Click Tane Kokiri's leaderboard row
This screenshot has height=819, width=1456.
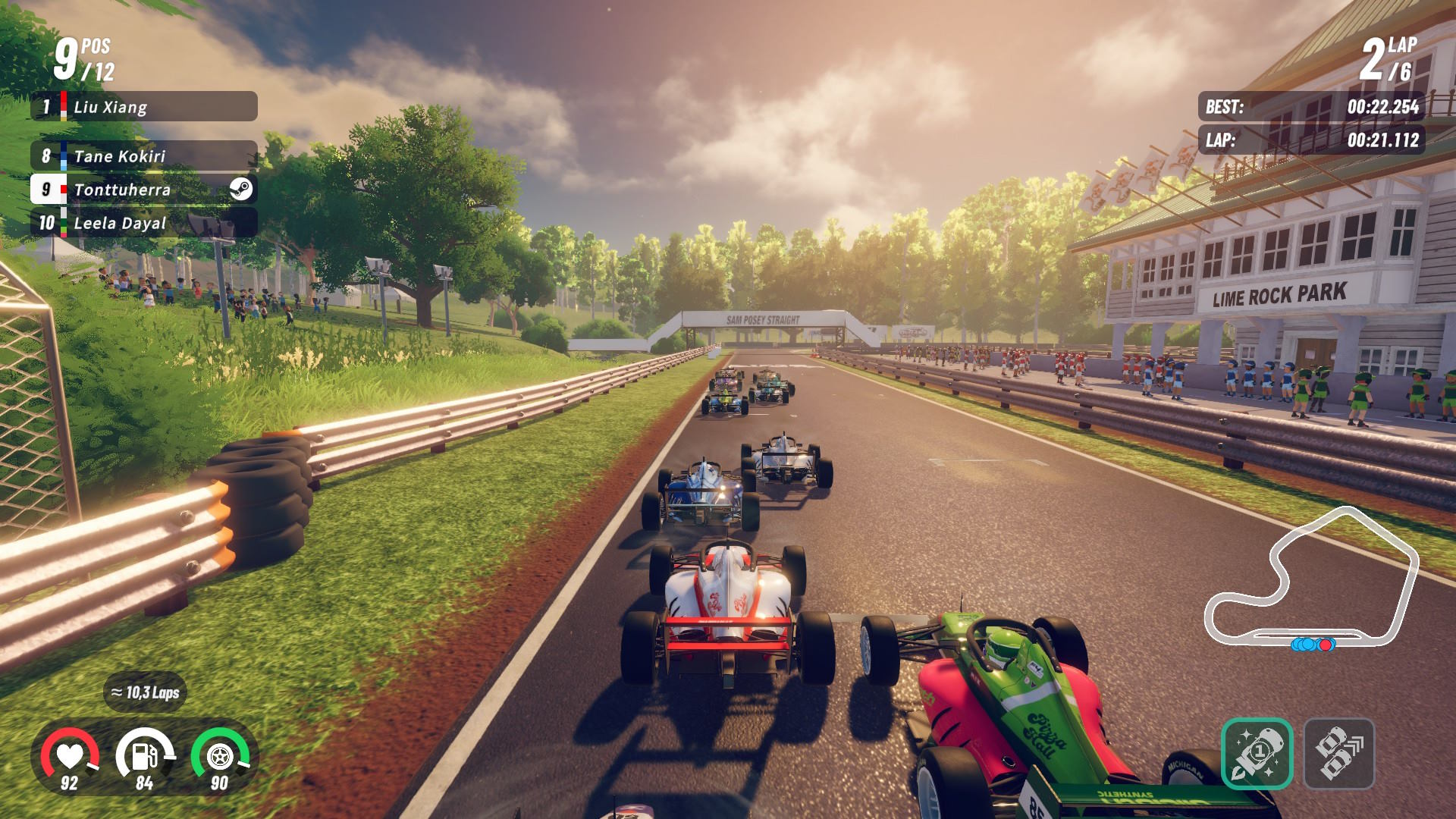(144, 156)
